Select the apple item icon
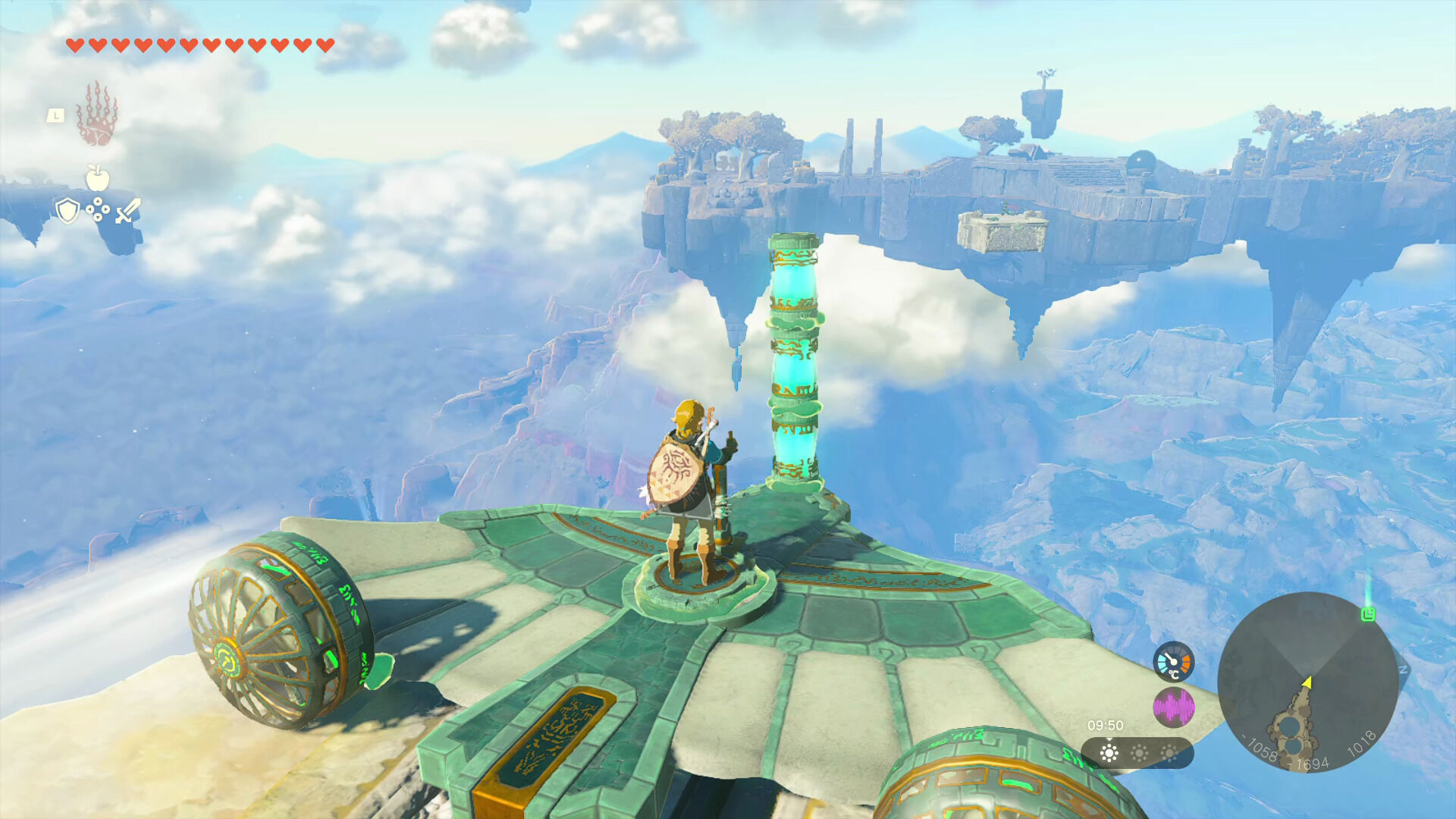Screen dimensions: 1456x819 (97, 177)
